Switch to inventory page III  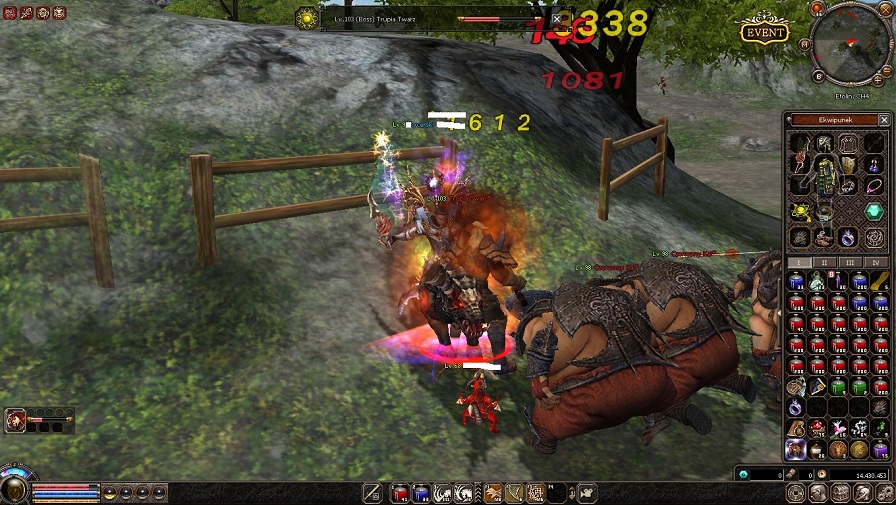850,263
